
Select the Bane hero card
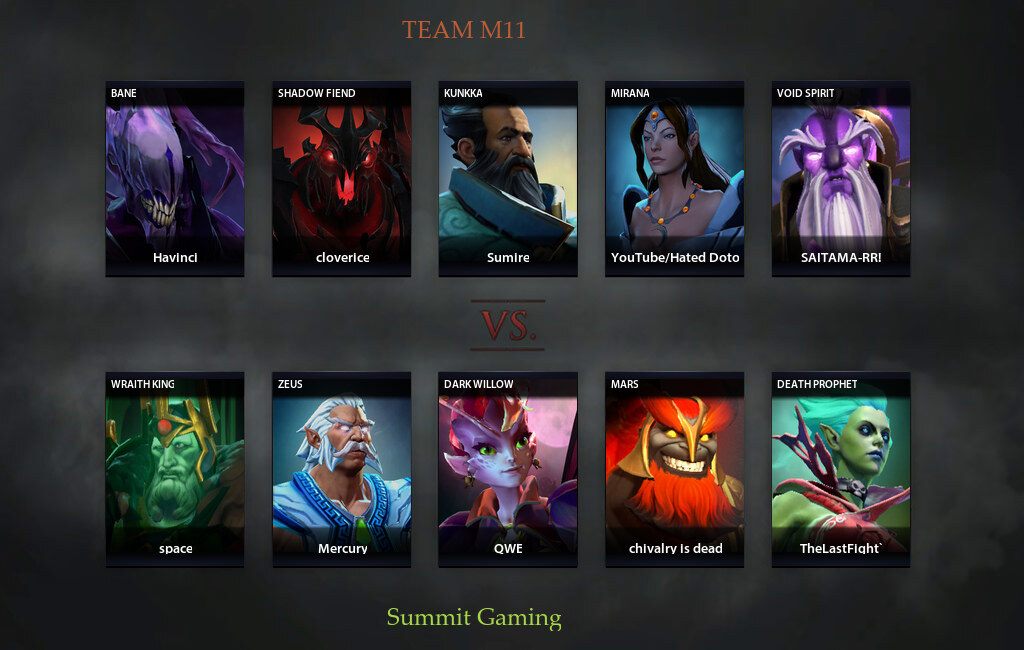175,178
